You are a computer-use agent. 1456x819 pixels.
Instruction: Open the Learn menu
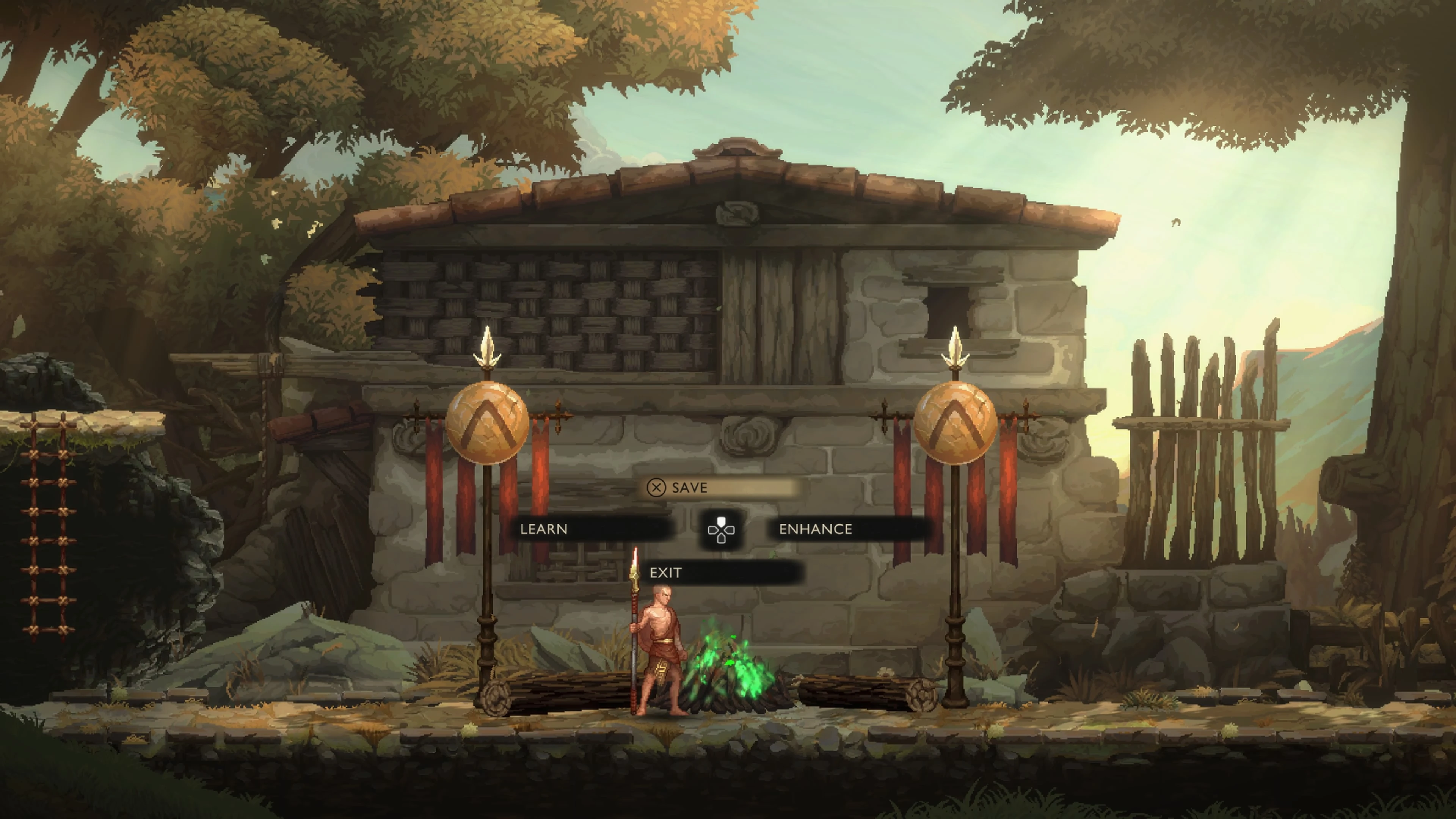(591, 529)
